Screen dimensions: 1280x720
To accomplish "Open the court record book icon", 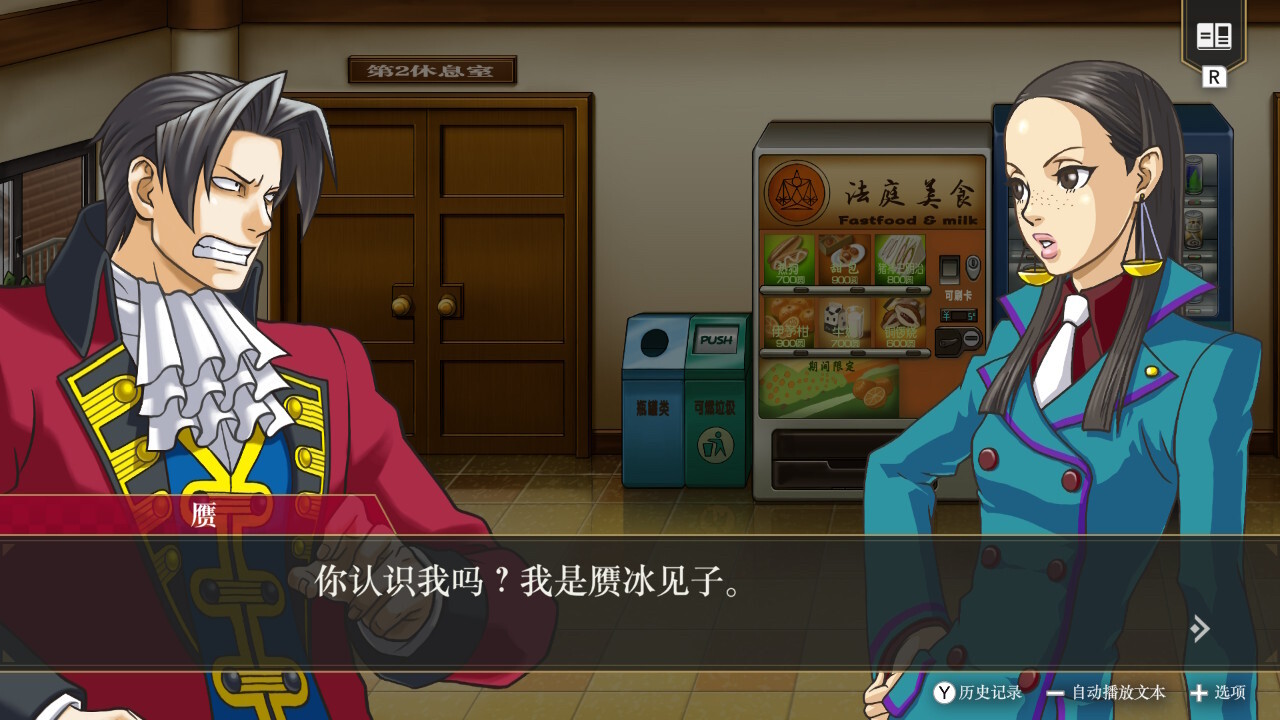I will tap(1214, 38).
